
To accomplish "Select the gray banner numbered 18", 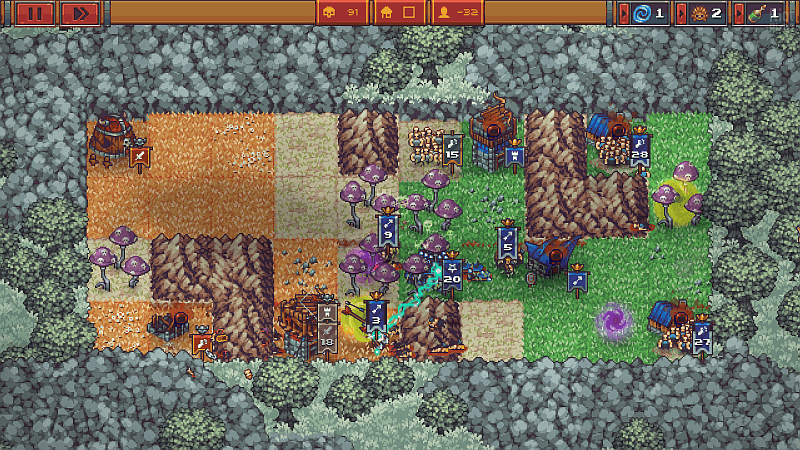I will click(327, 331).
